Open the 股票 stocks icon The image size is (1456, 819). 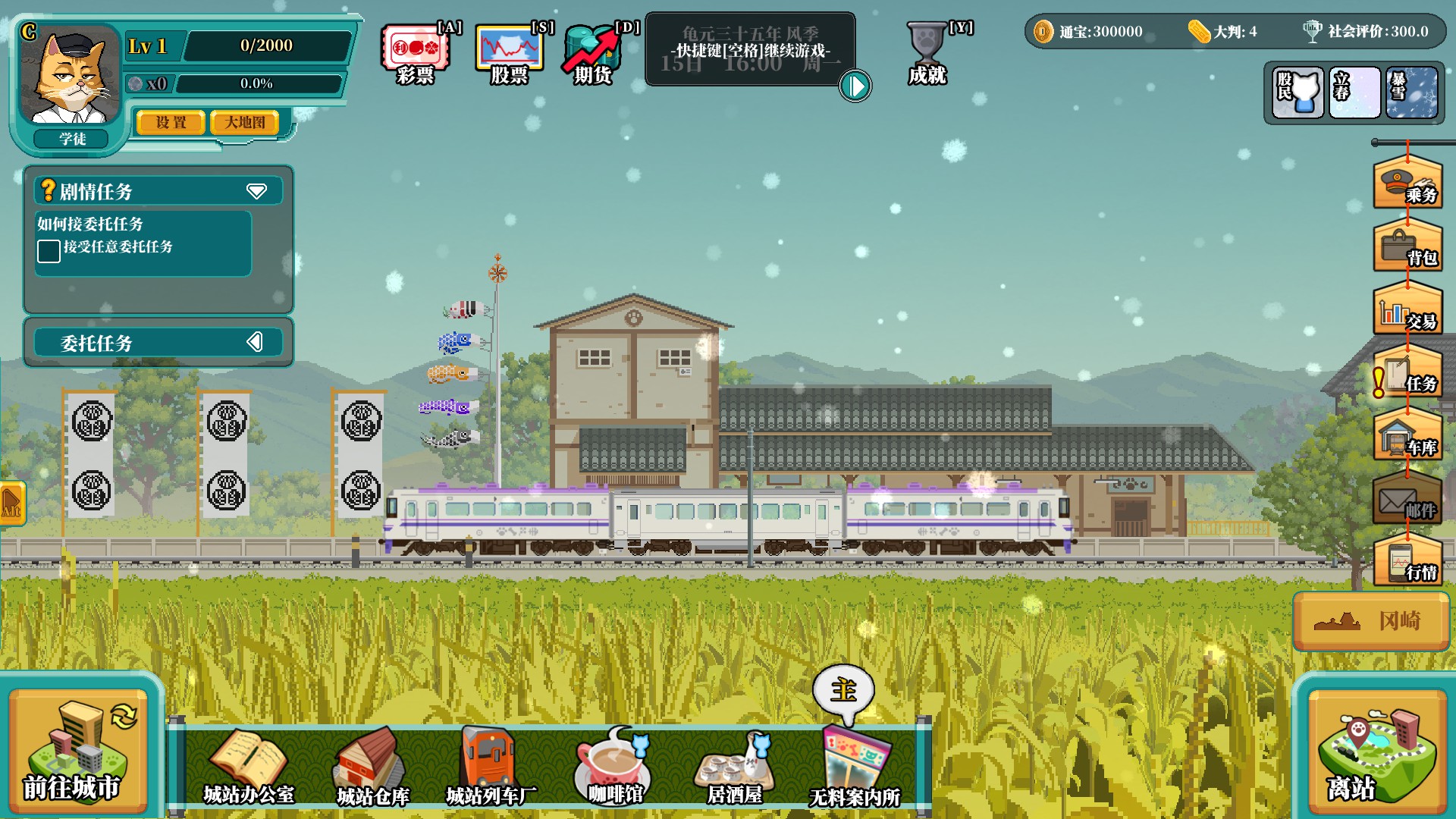(x=509, y=55)
